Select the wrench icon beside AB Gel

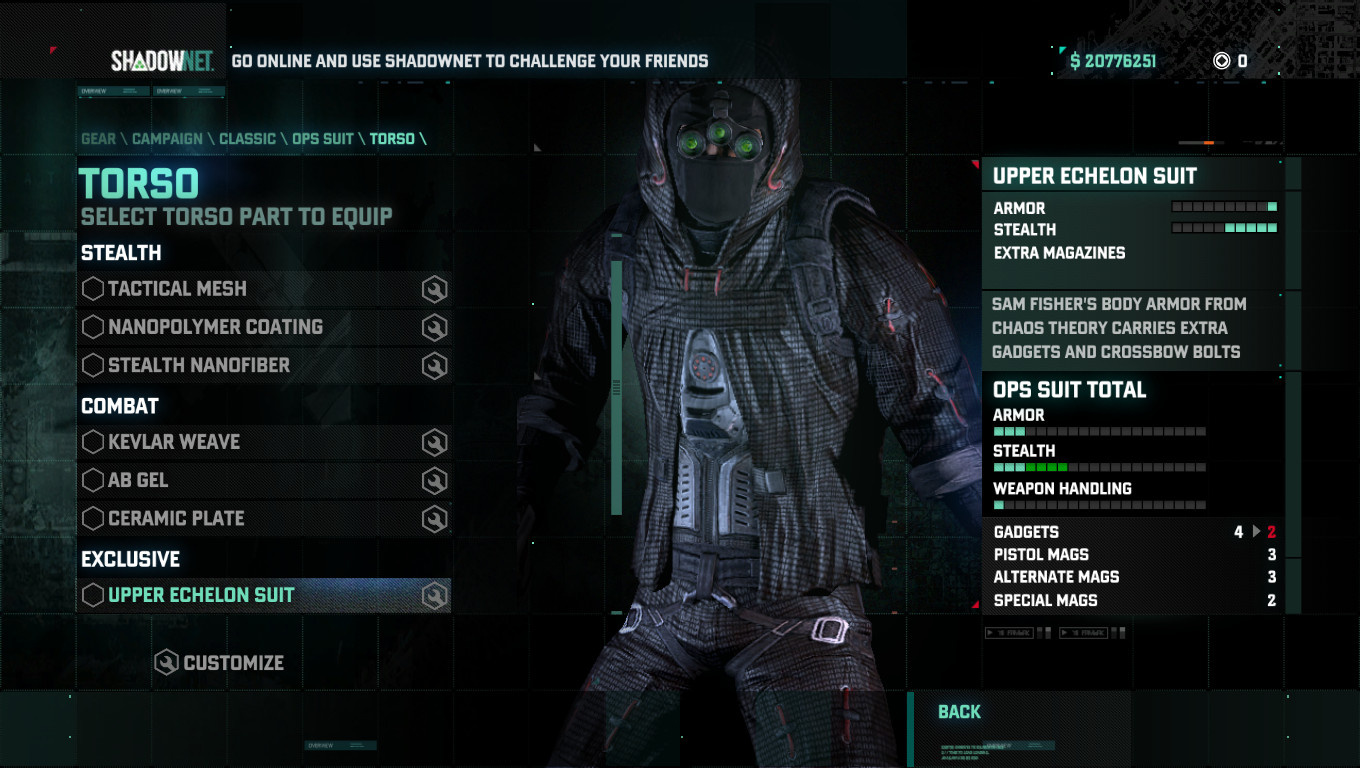(x=432, y=480)
